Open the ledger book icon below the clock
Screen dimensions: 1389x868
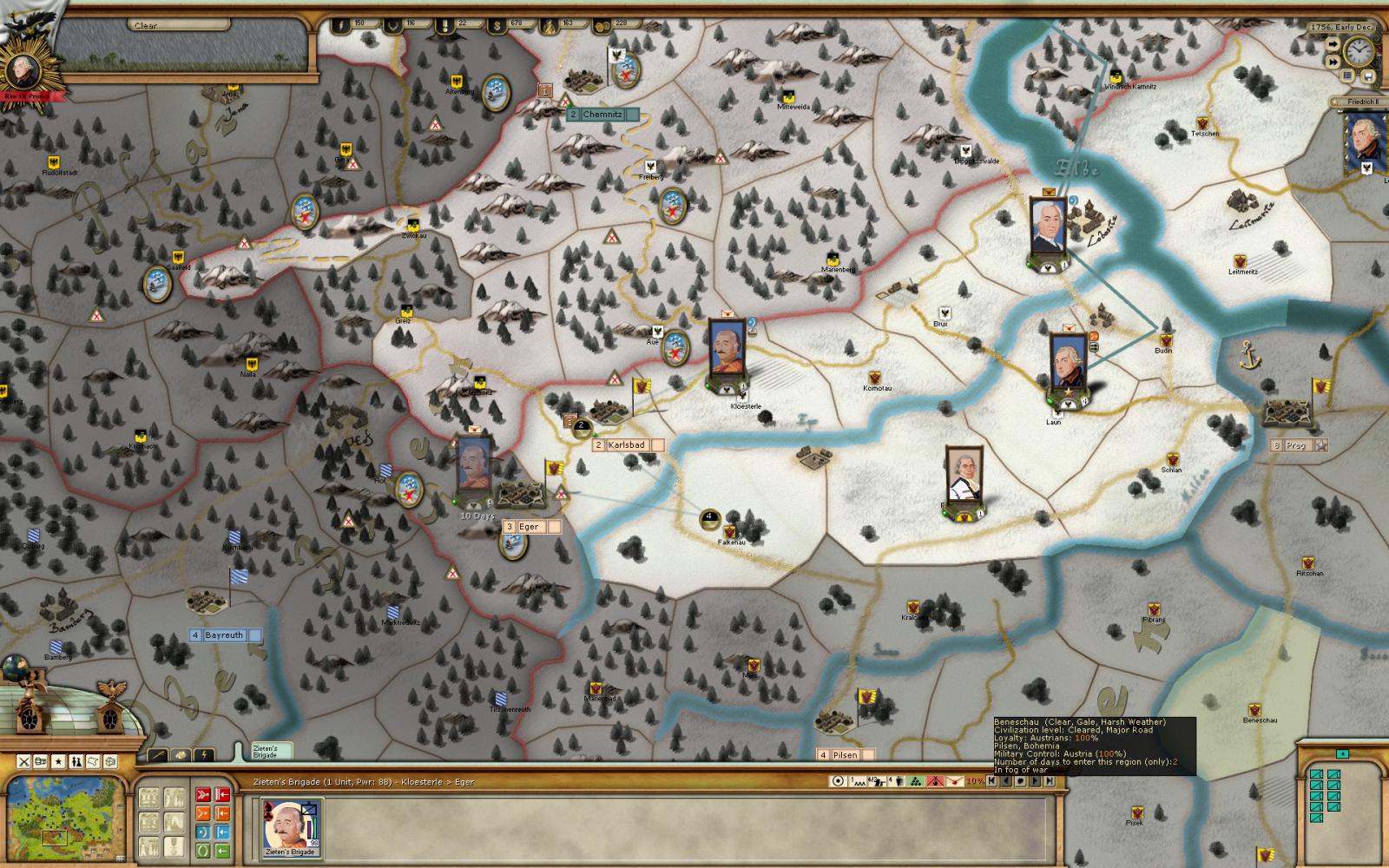(1348, 76)
